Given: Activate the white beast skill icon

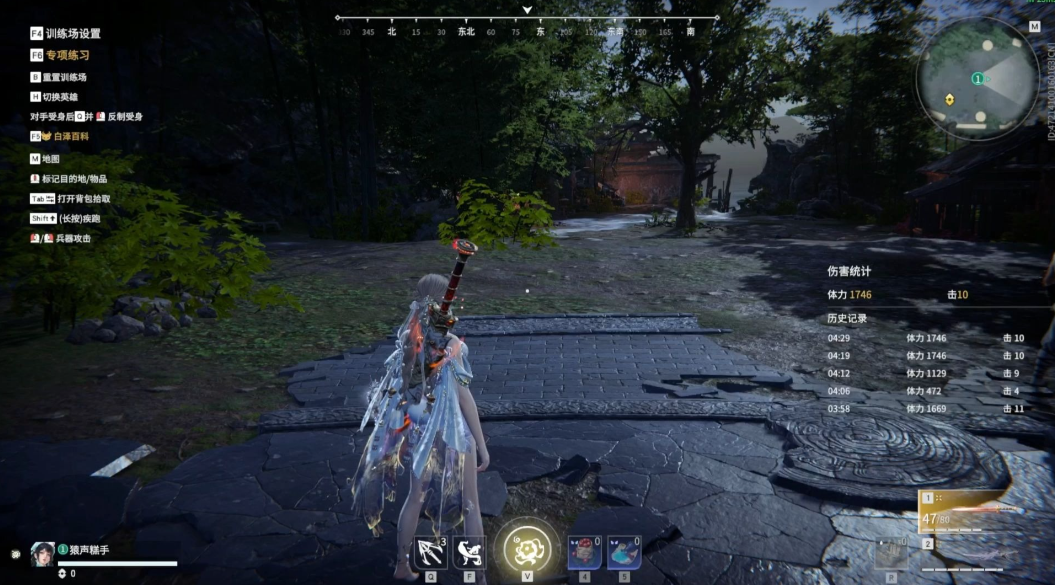Looking at the screenshot, I should point(469,551).
